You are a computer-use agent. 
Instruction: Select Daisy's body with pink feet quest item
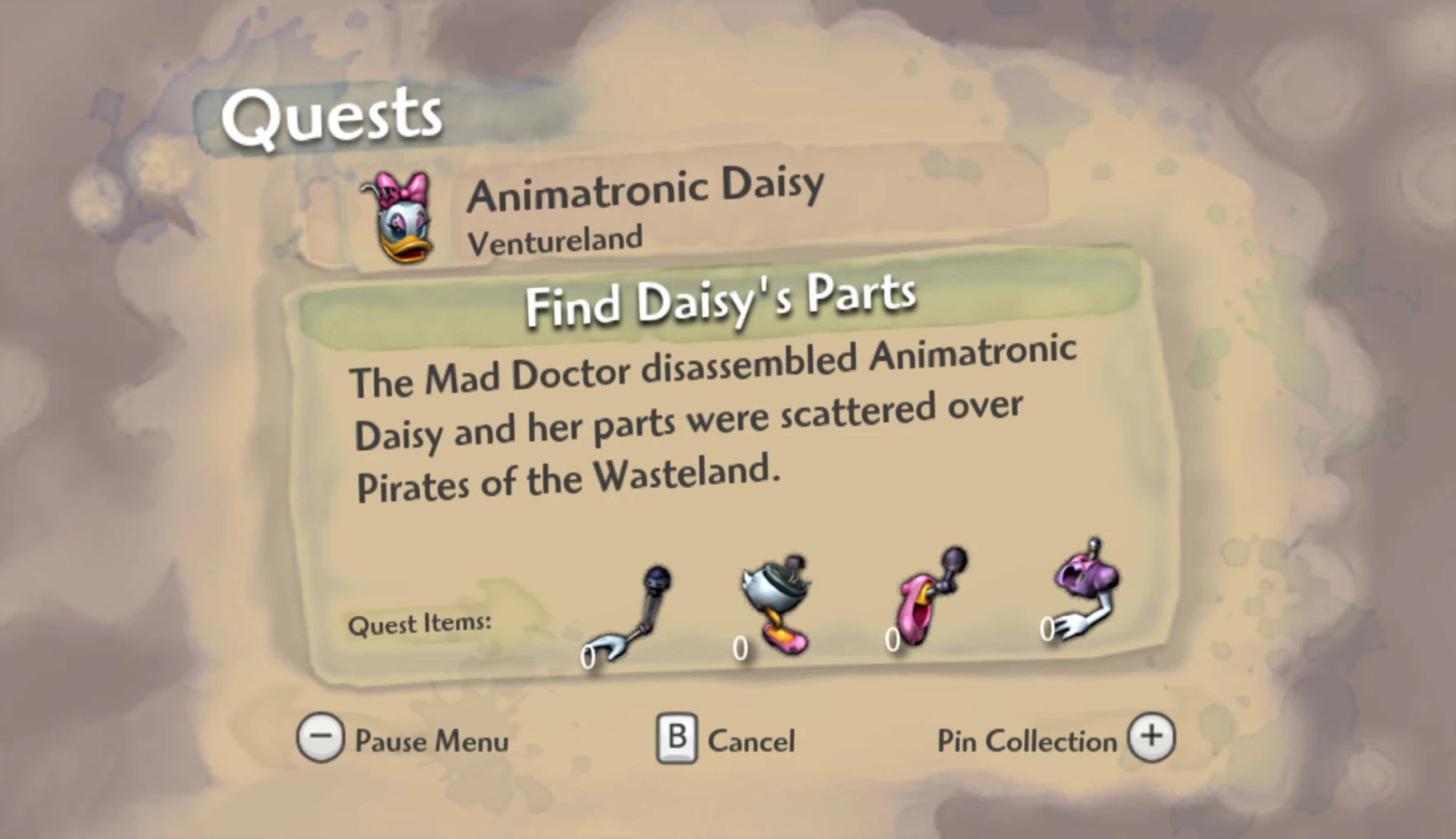pyautogui.click(x=776, y=603)
